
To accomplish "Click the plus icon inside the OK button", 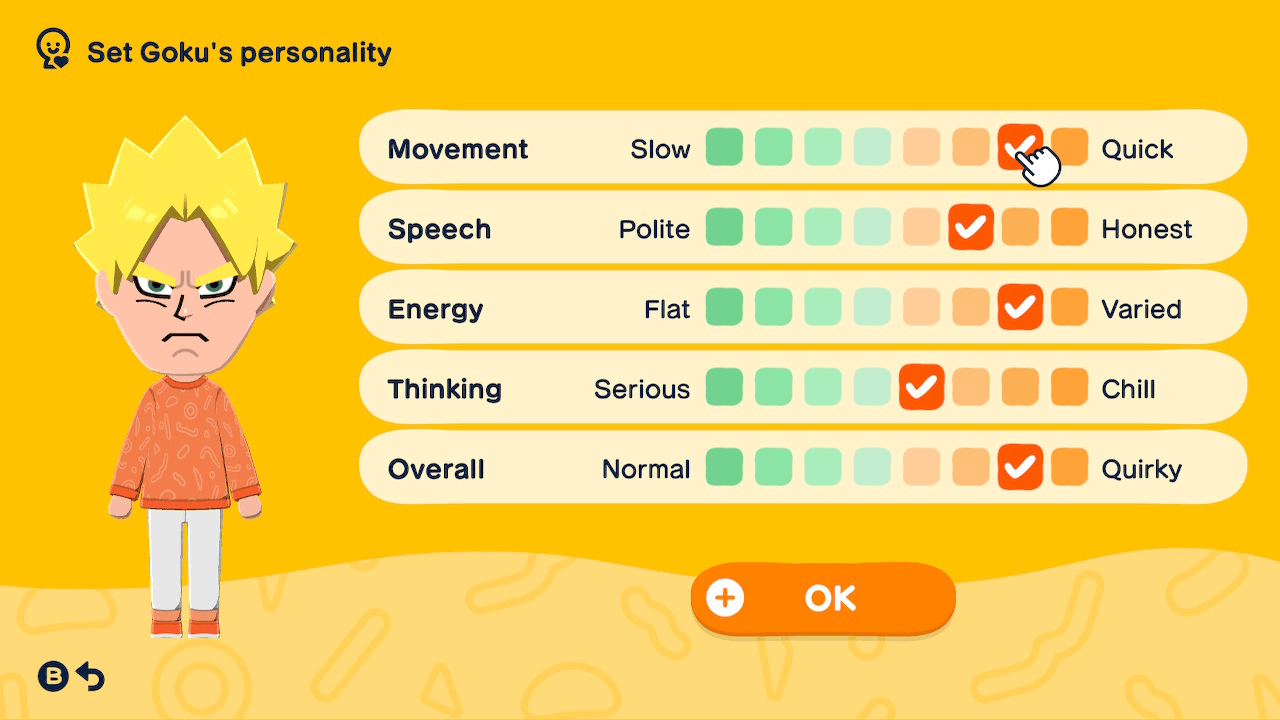I will click(724, 597).
